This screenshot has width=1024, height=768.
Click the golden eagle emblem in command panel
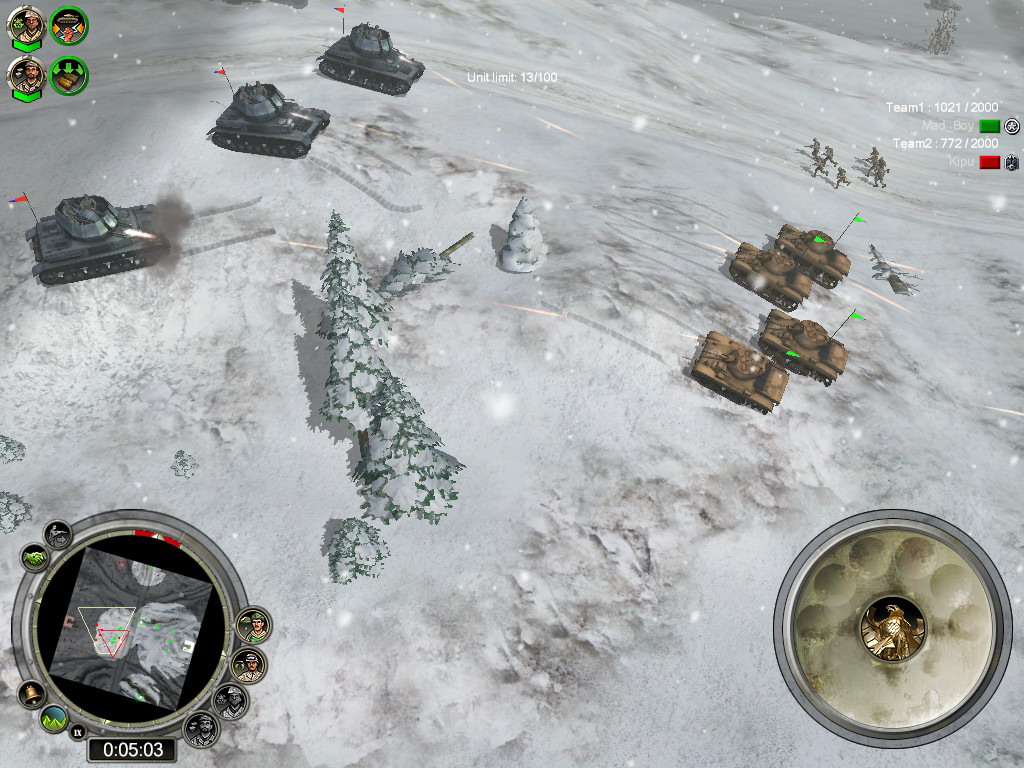coord(893,628)
